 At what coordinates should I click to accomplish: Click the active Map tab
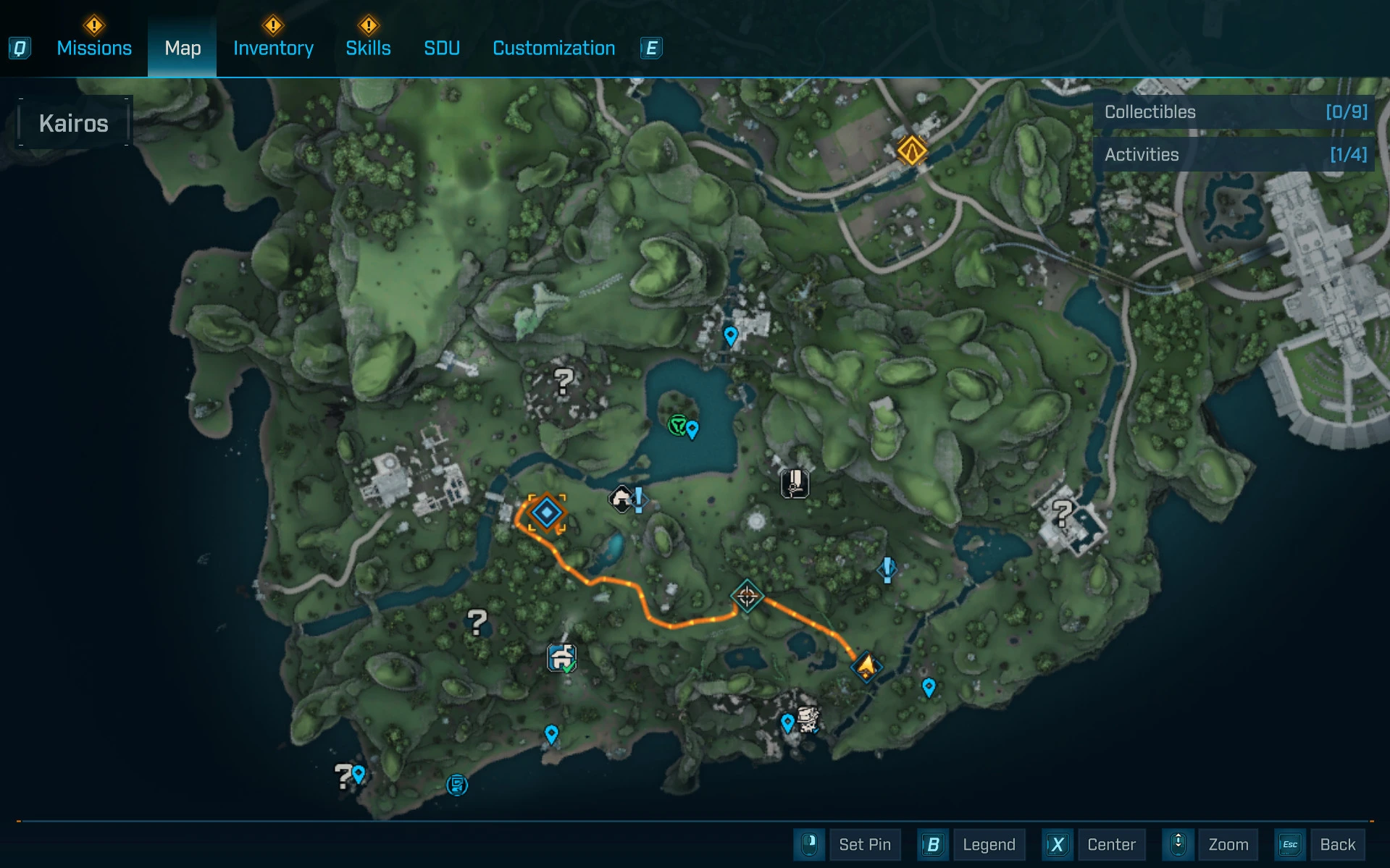183,49
